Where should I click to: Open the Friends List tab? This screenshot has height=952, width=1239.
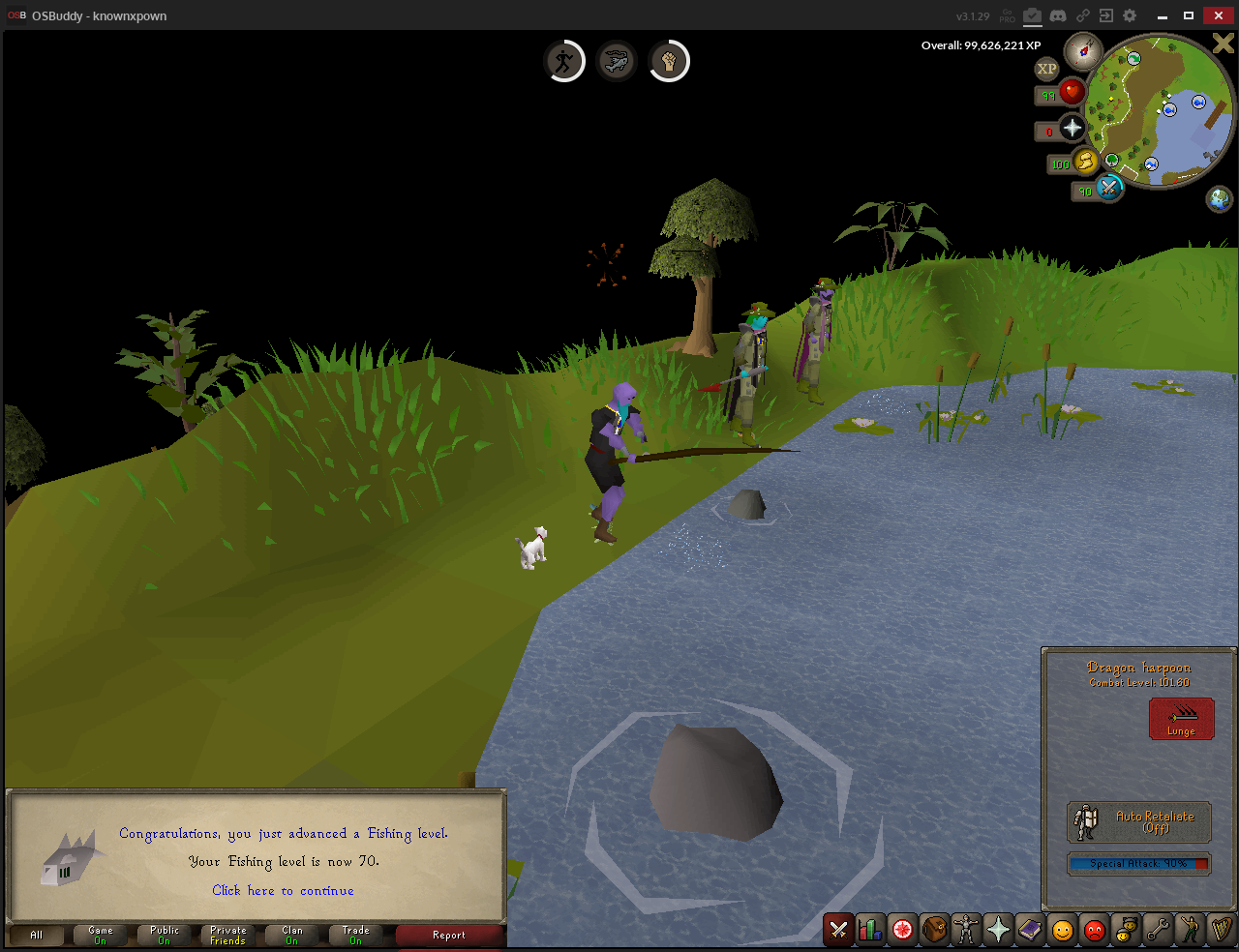1060,931
